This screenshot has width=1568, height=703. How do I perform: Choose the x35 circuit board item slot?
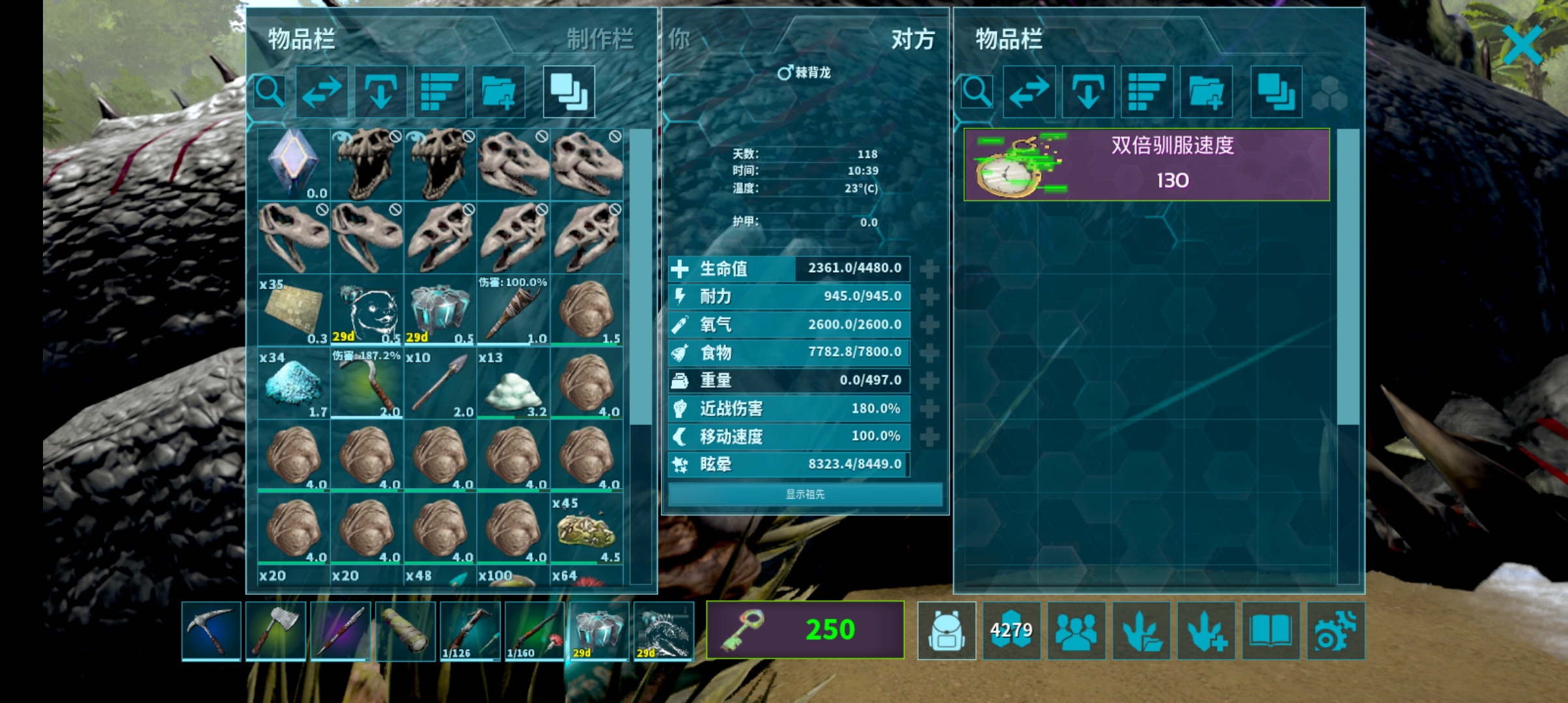294,310
